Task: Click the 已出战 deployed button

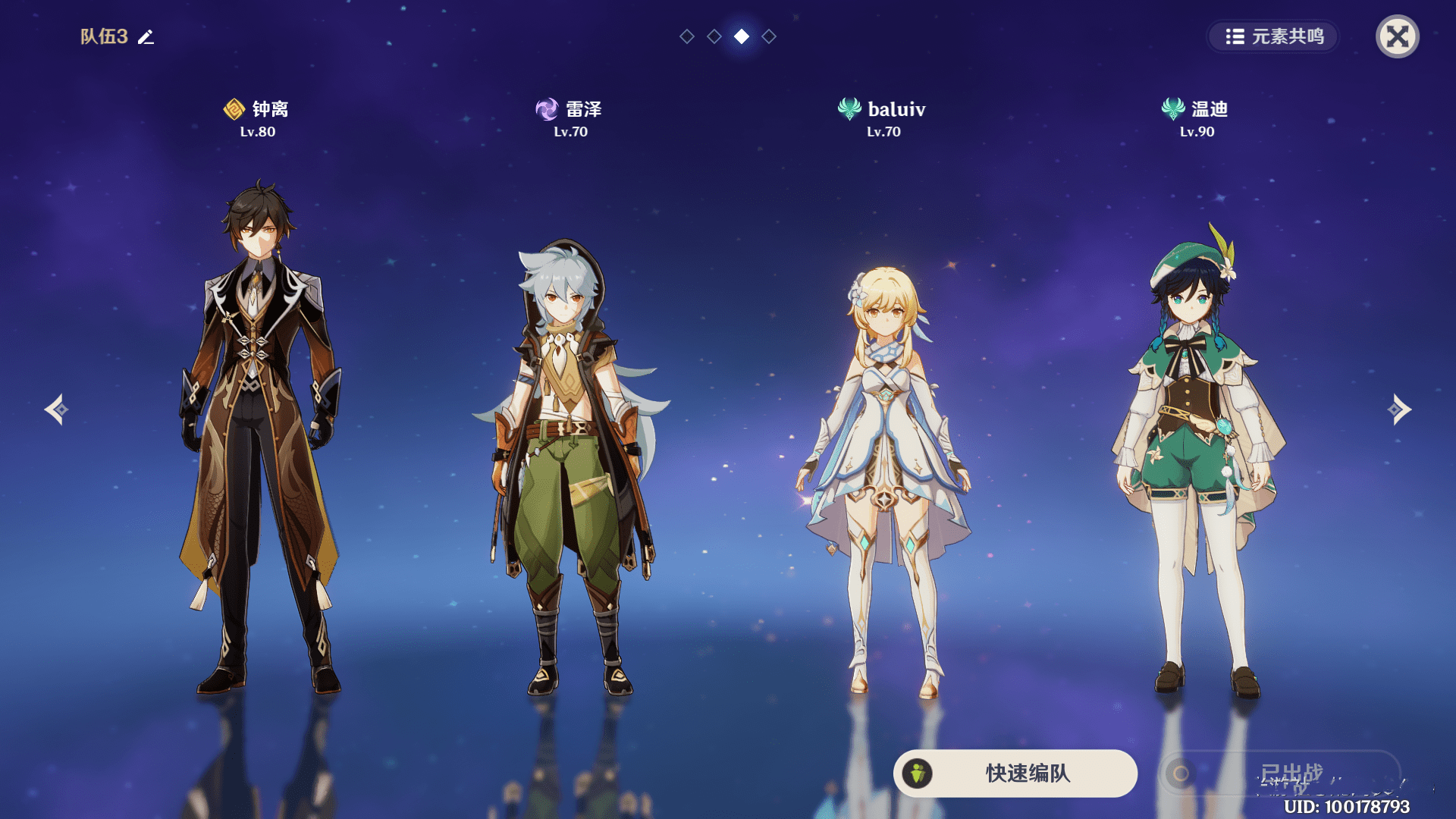Action: 1280,773
